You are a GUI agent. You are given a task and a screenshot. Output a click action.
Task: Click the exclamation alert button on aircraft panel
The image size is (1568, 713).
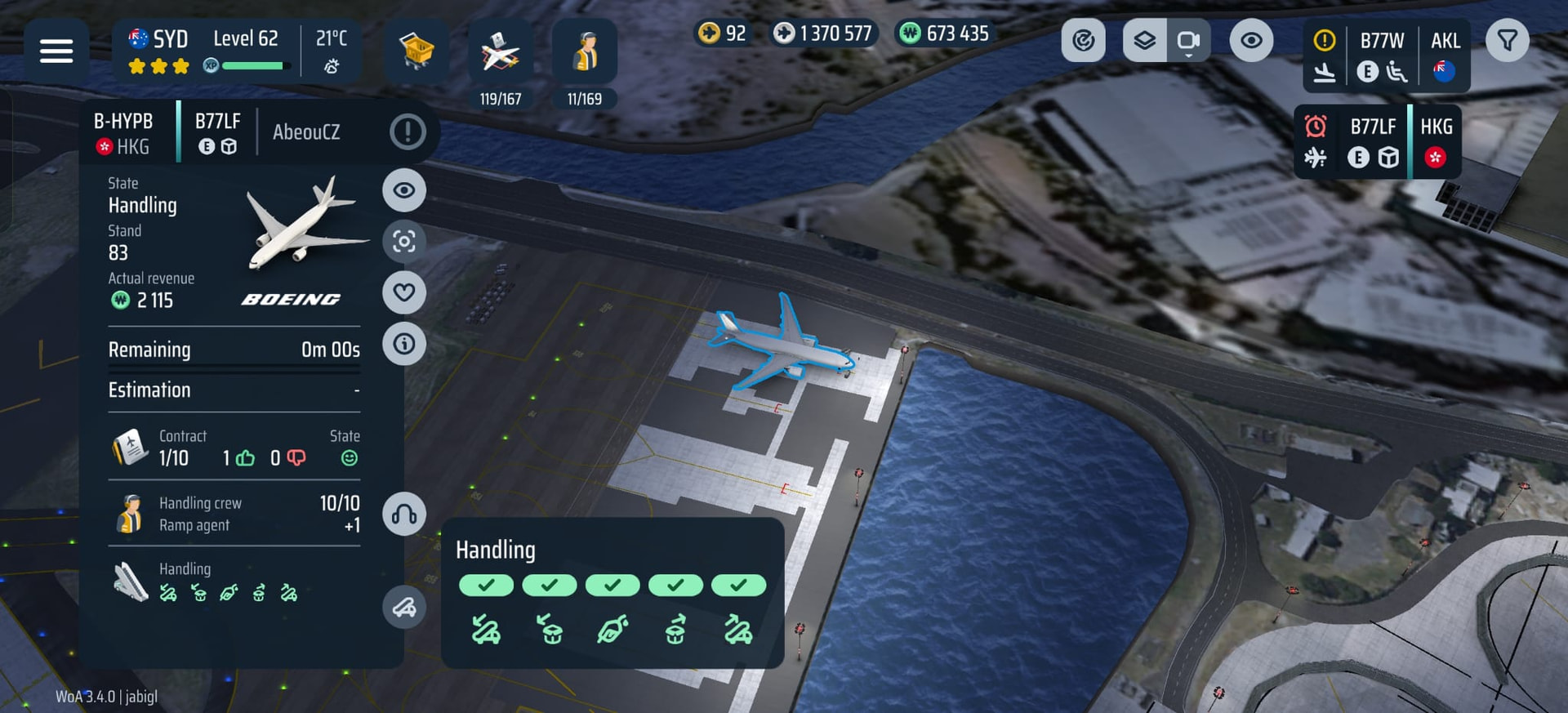pos(408,131)
